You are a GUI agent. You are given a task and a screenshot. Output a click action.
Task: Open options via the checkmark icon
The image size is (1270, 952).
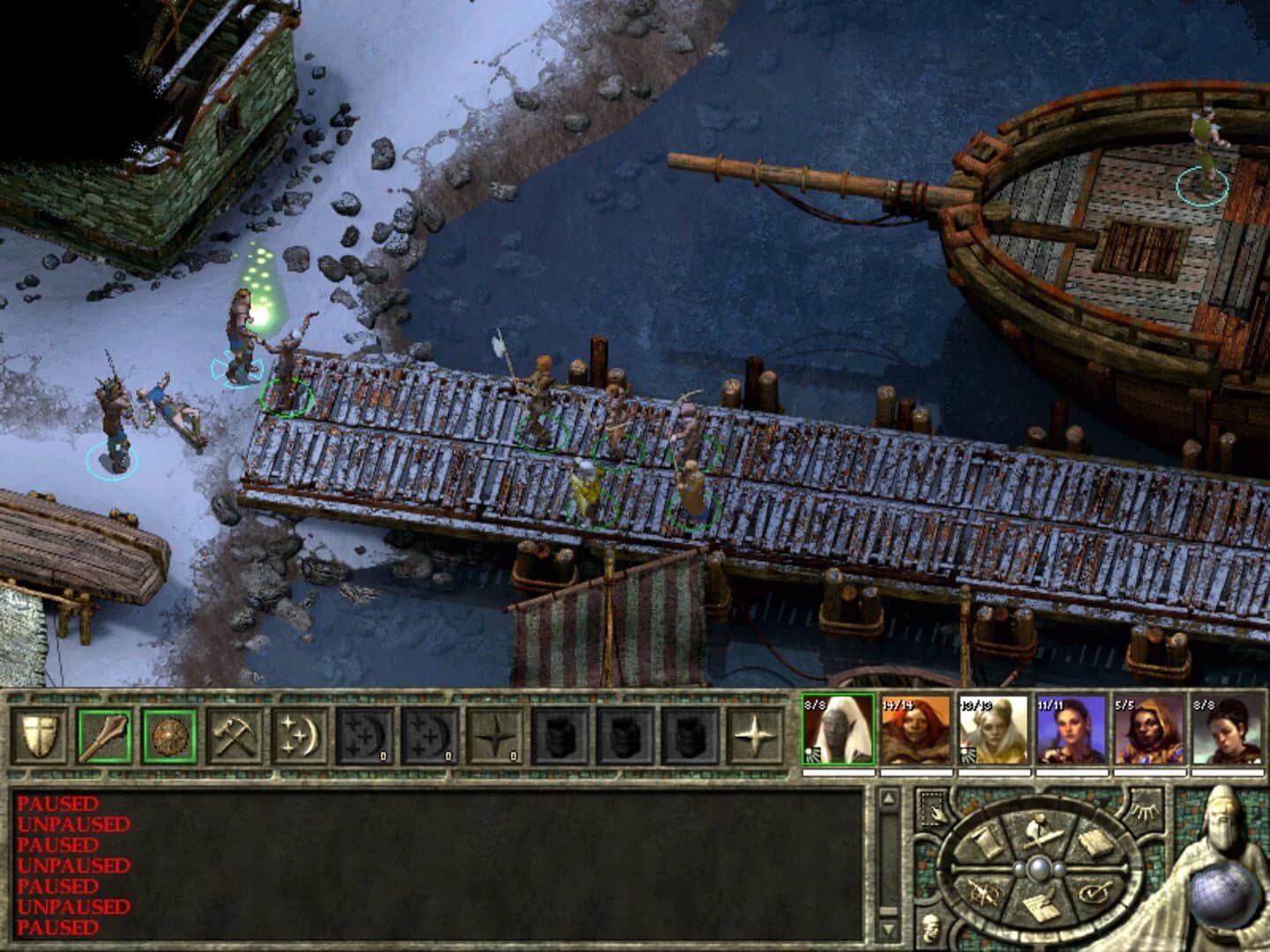click(1095, 893)
